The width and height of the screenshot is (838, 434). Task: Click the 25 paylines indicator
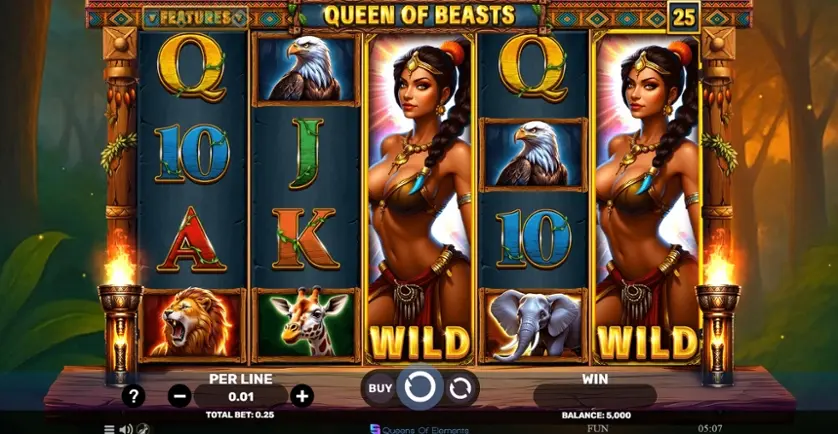tap(683, 17)
